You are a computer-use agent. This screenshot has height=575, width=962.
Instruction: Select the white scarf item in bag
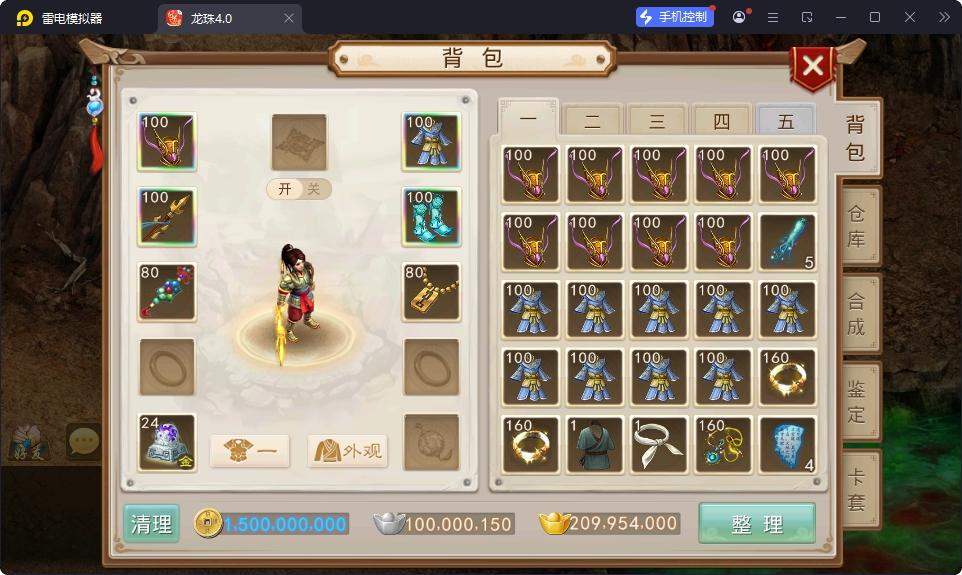(658, 443)
